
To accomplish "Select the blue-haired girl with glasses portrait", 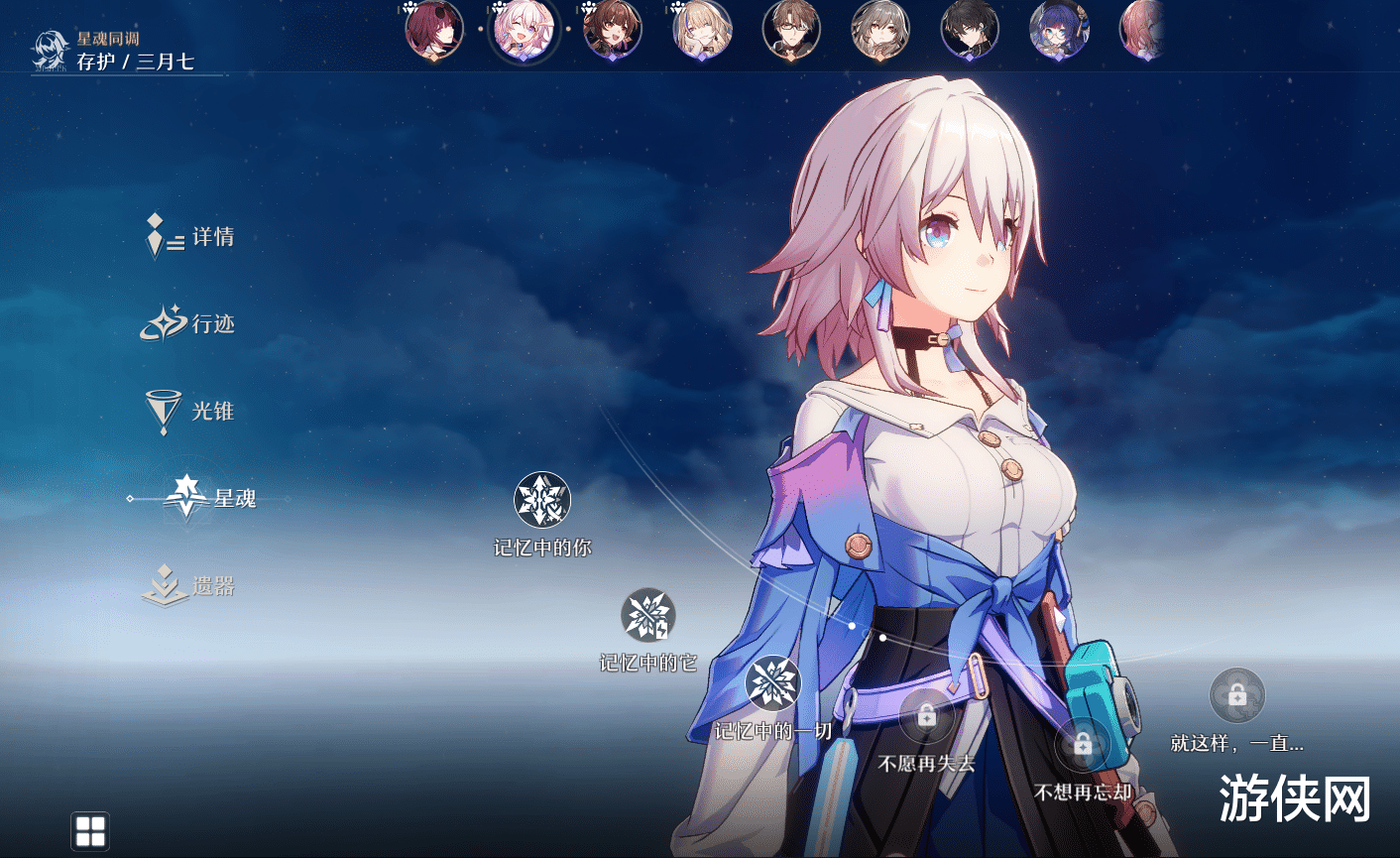I will pos(1059,30).
